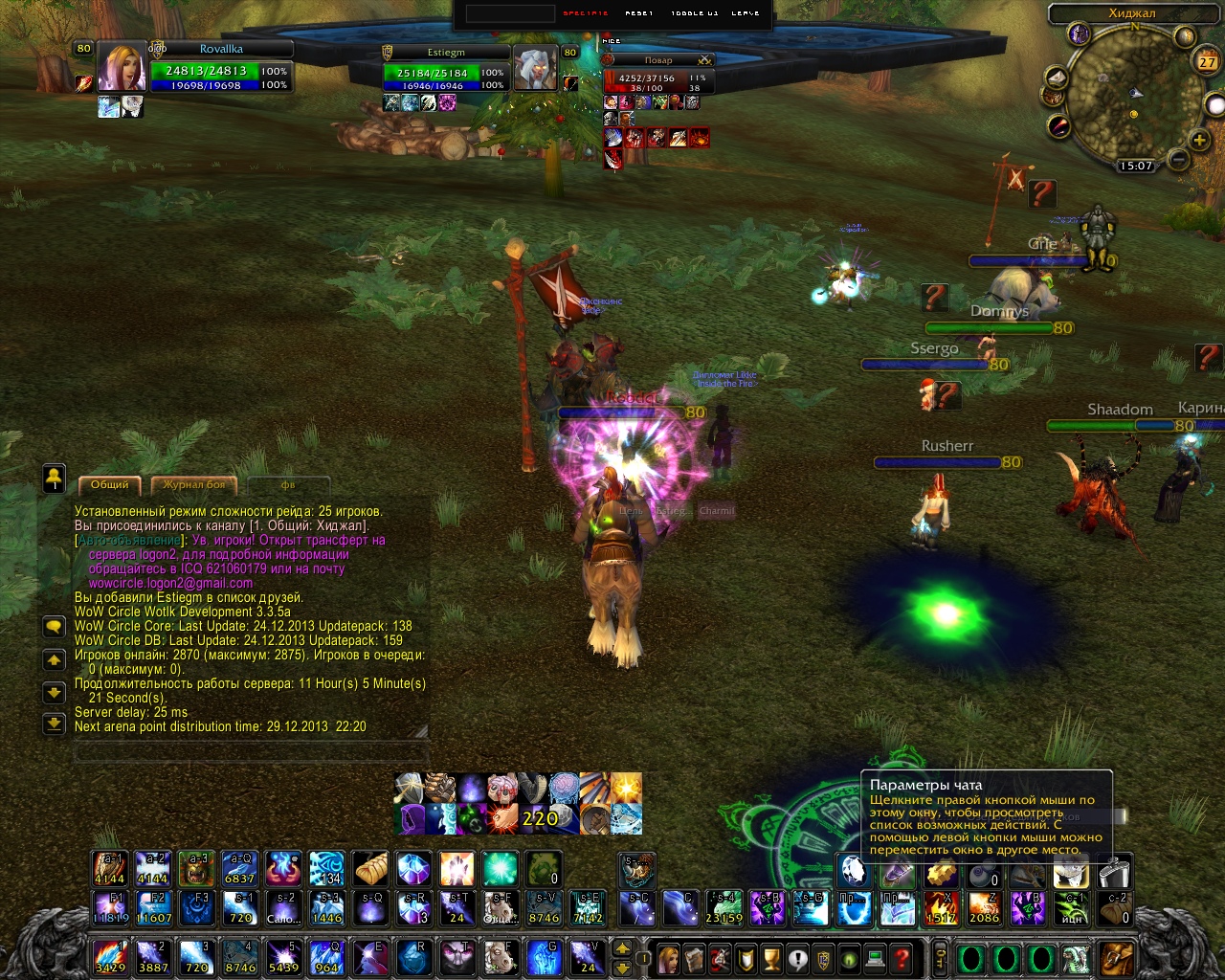Image resolution: width=1225 pixels, height=980 pixels.
Task: Activate the ice block ability on R
Action: click(412, 956)
